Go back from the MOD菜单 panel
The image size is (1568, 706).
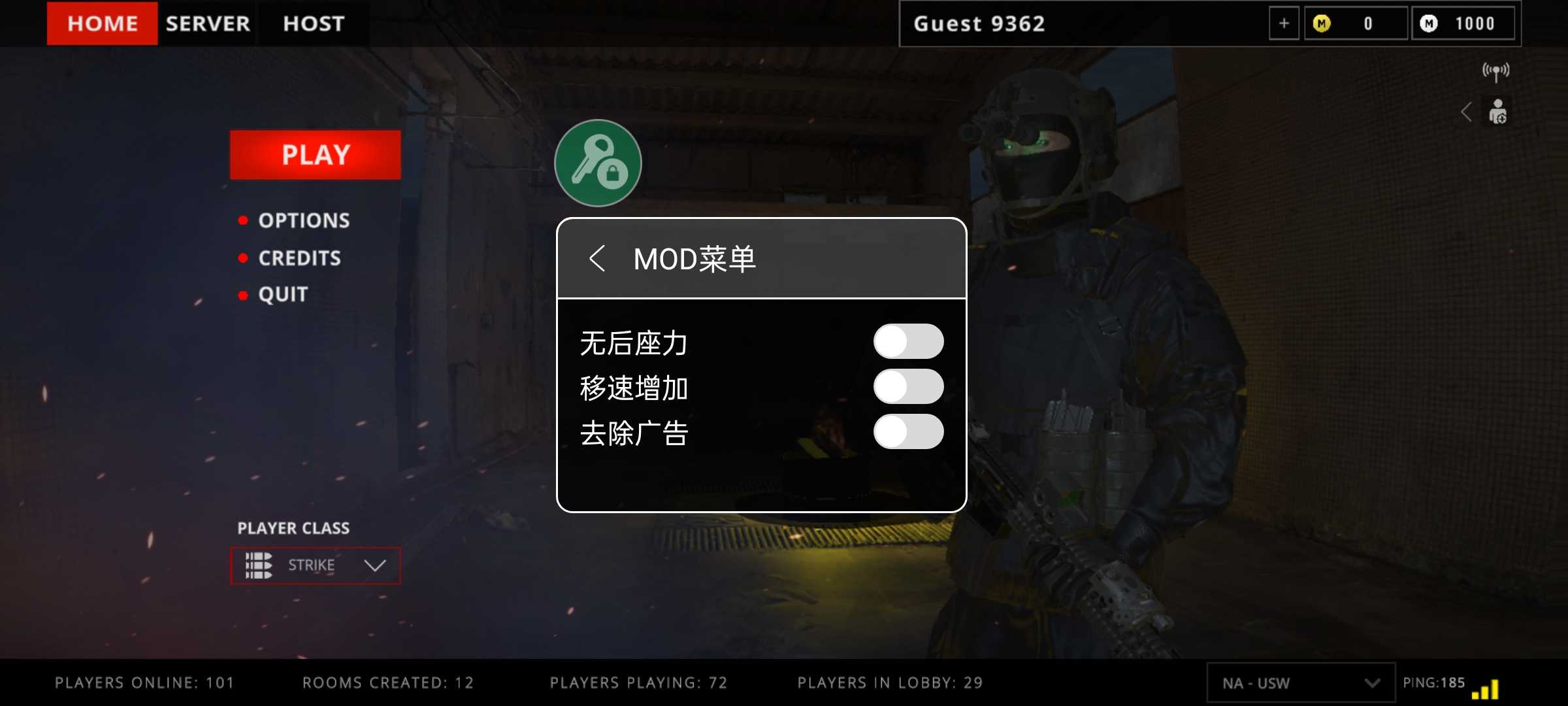pos(597,259)
